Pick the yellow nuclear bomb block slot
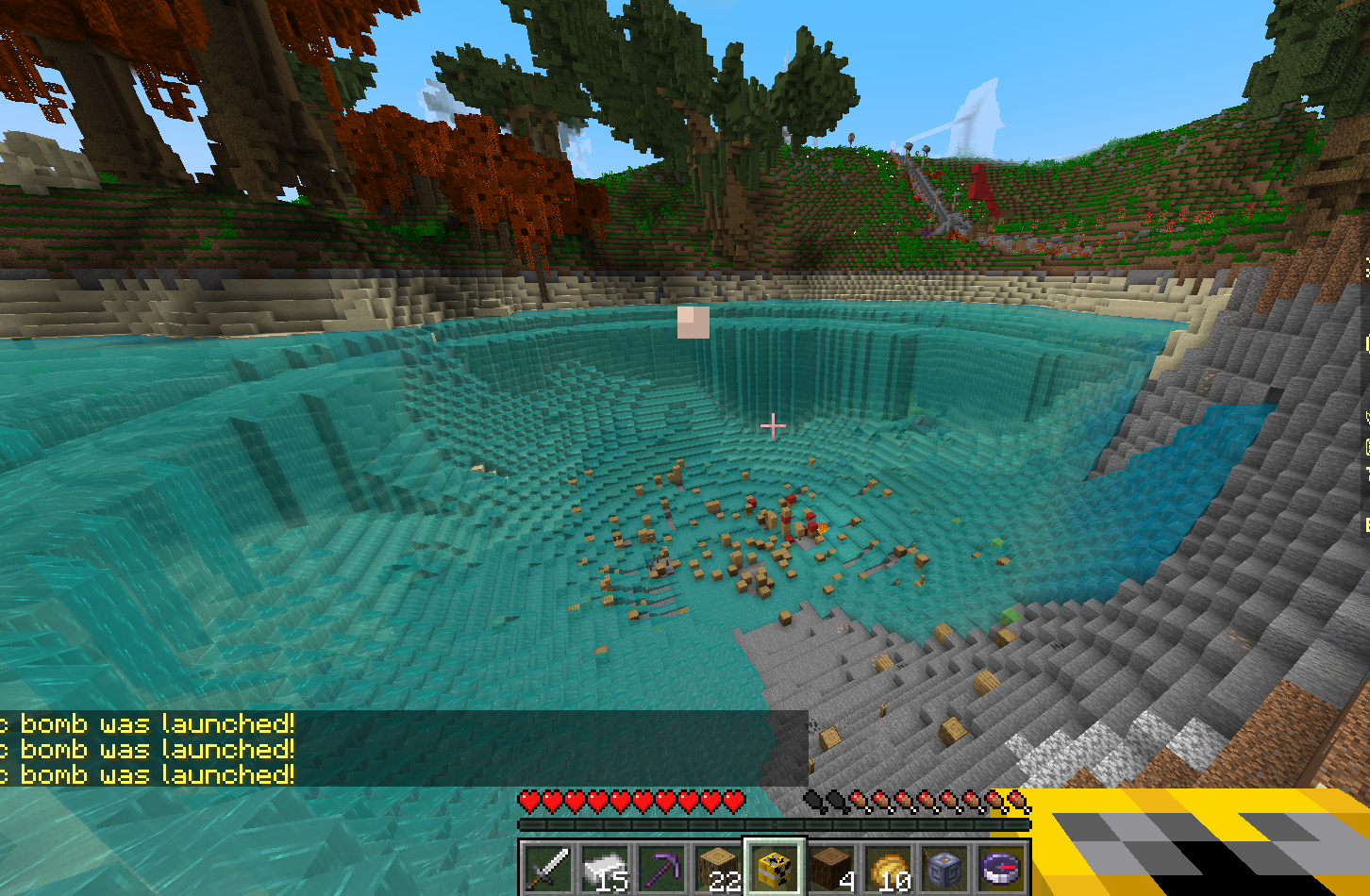Viewport: 1370px width, 896px height. [x=775, y=867]
